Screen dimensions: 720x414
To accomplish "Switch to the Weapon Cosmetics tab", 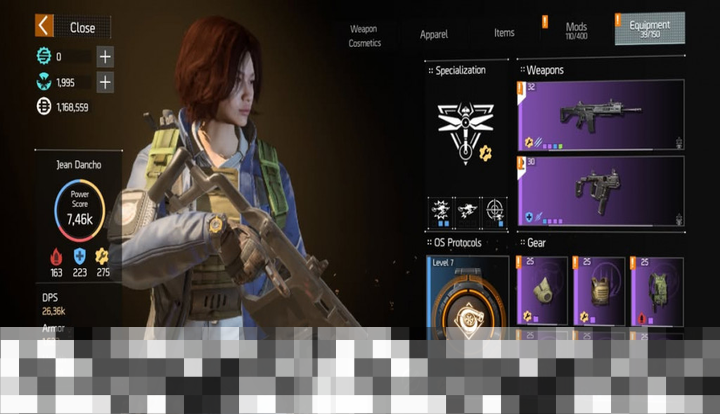I will click(364, 36).
